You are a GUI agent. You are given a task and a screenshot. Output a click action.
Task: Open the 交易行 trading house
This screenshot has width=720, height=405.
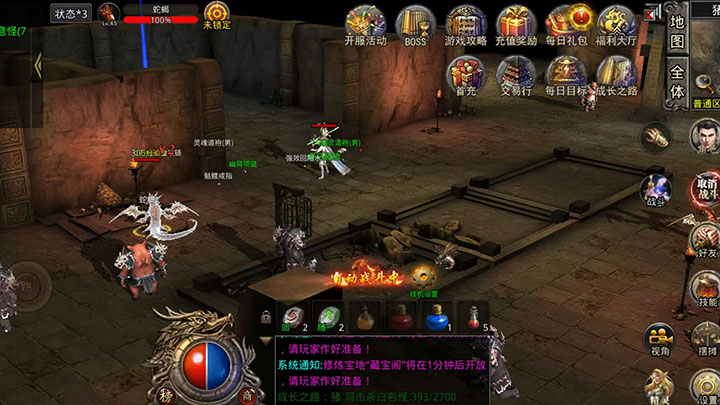coord(517,73)
